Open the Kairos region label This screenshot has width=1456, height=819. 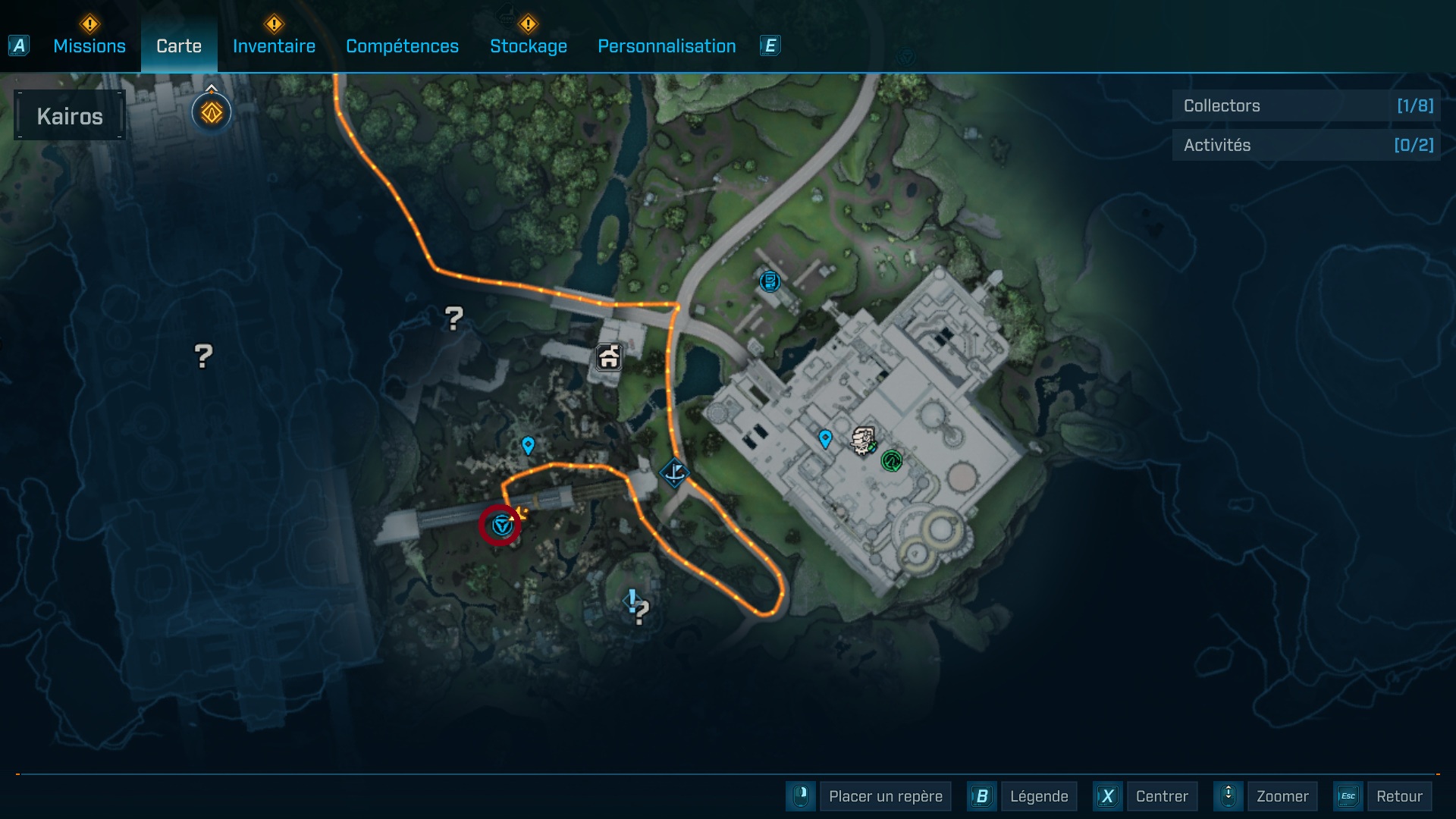click(70, 116)
